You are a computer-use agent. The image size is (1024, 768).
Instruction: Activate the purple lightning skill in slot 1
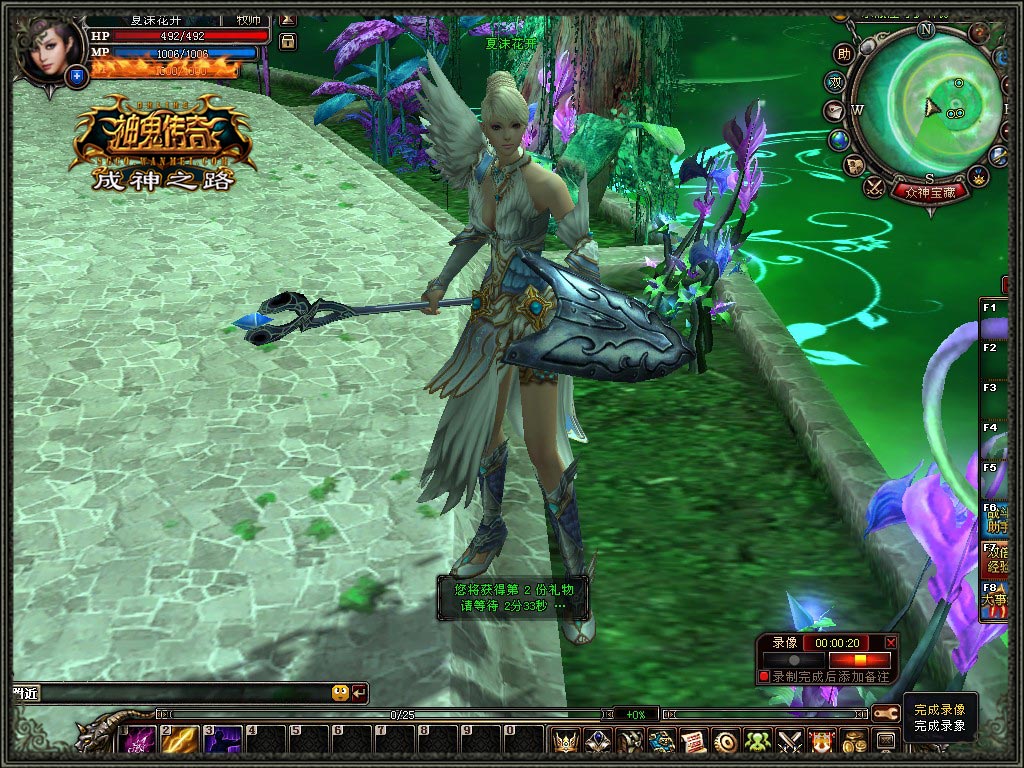tap(138, 741)
